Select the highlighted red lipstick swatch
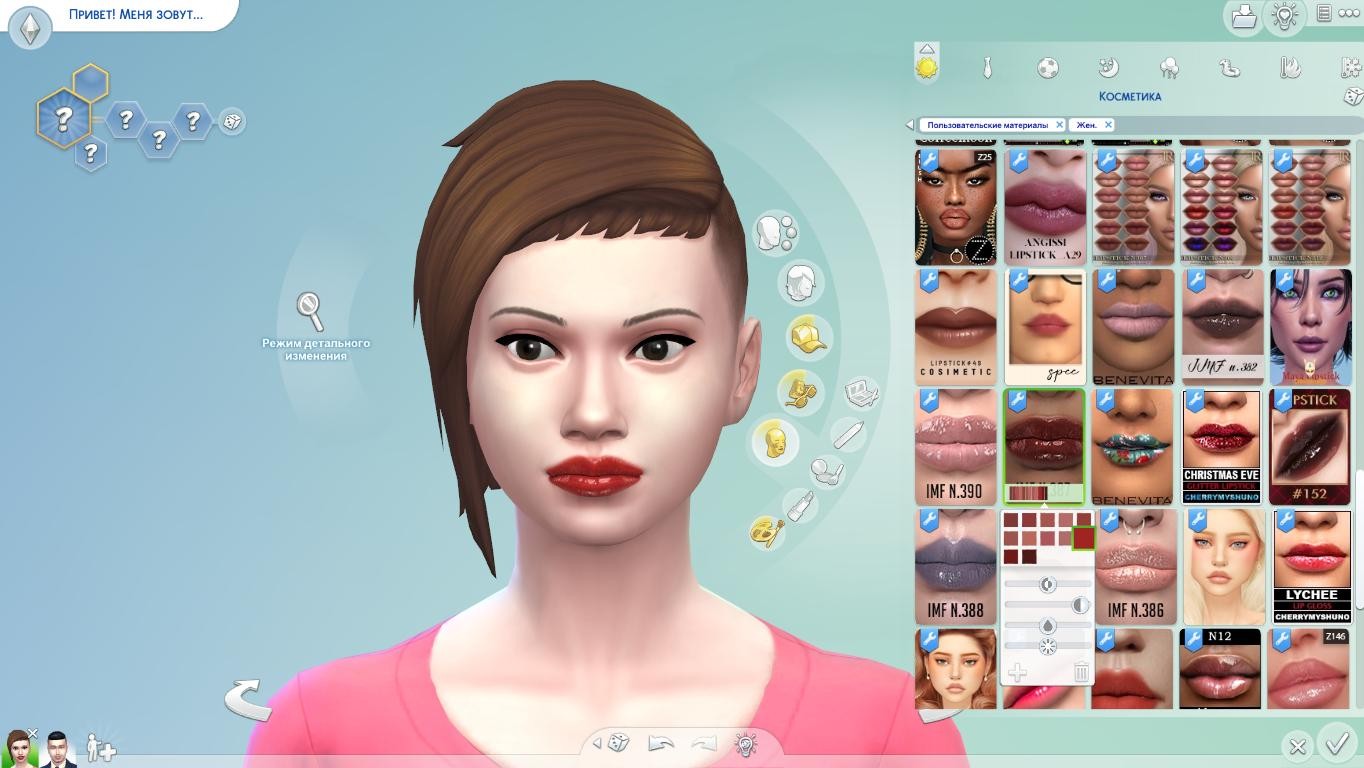1364x768 pixels. click(1083, 538)
